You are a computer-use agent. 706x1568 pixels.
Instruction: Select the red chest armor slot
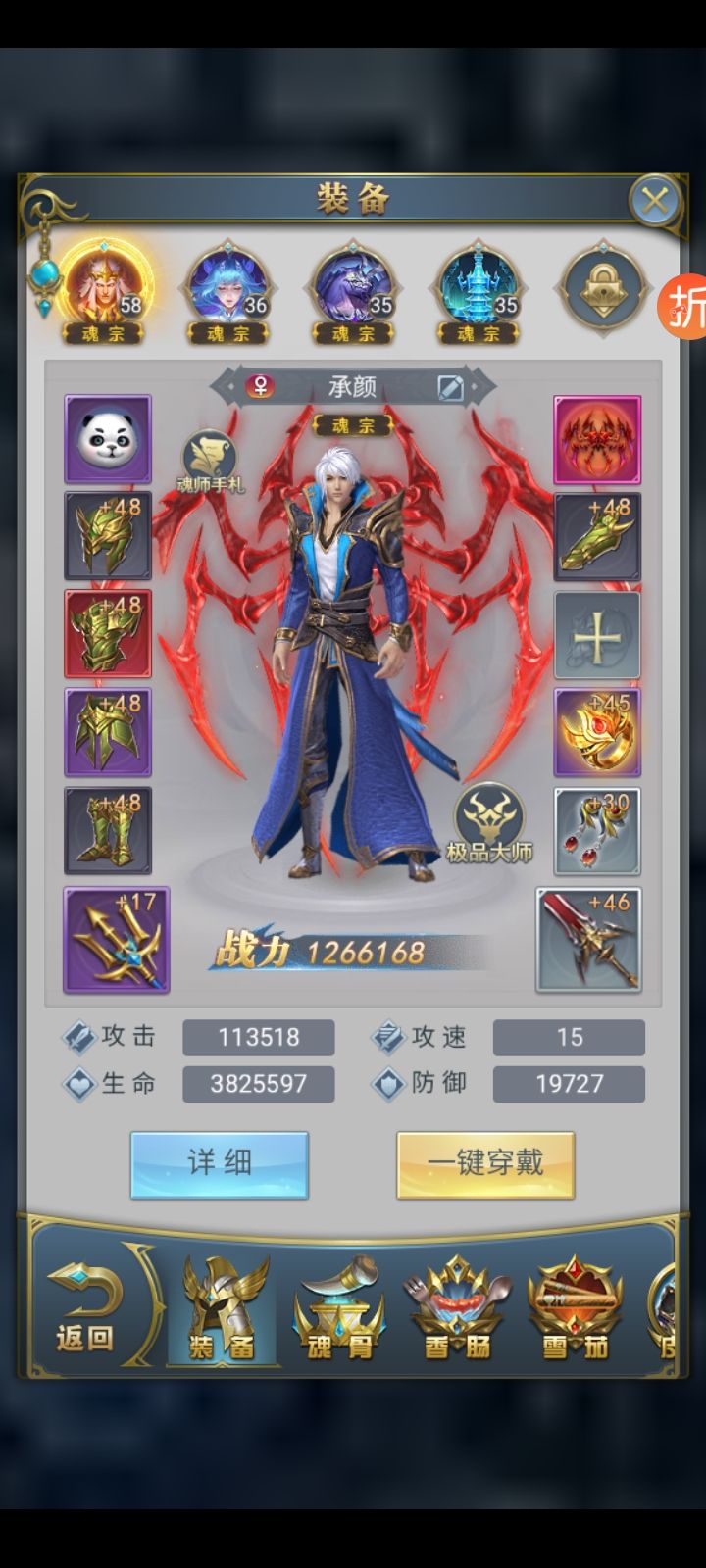pyautogui.click(x=108, y=634)
